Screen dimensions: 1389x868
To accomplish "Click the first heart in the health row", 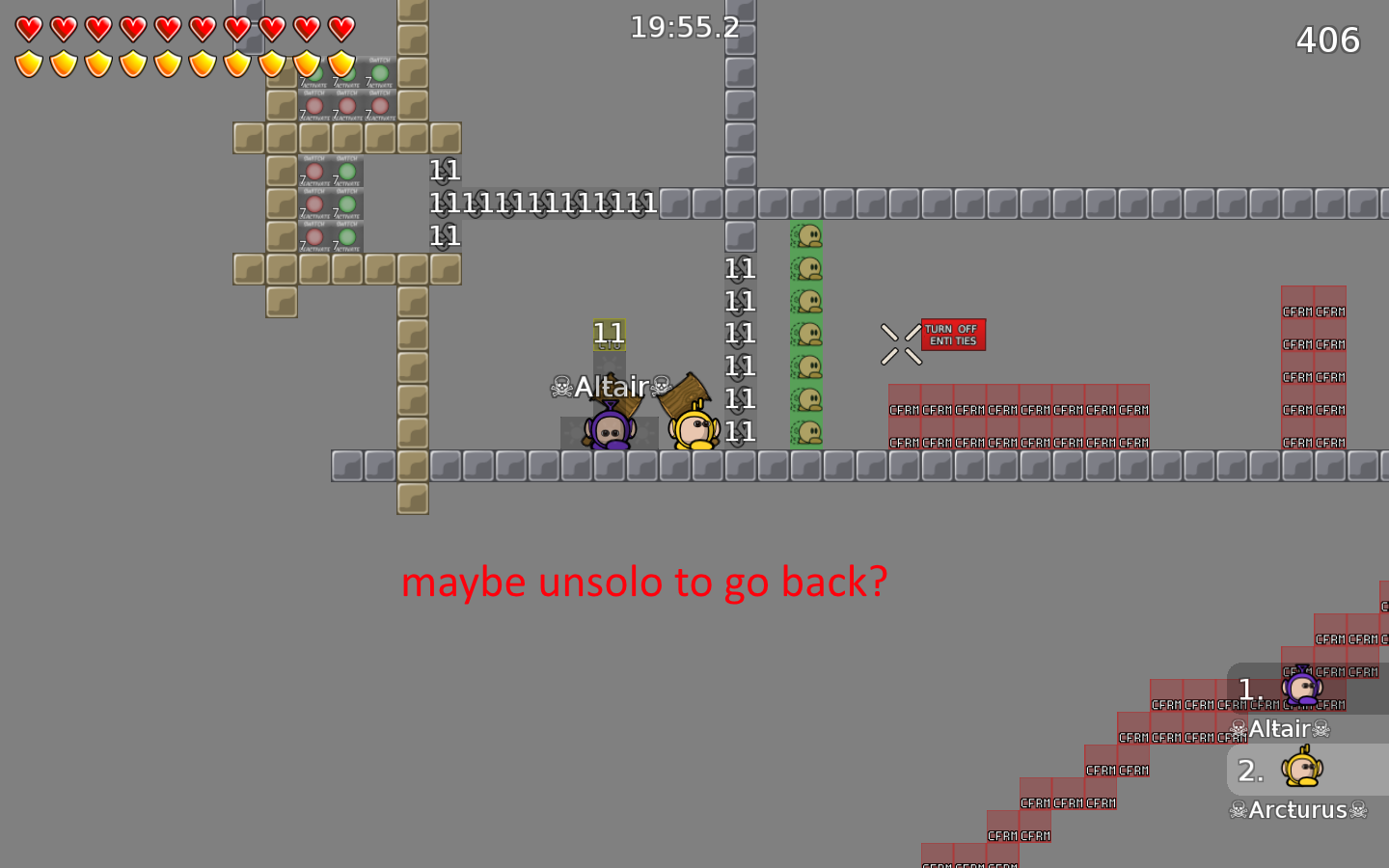I will click(x=27, y=27).
